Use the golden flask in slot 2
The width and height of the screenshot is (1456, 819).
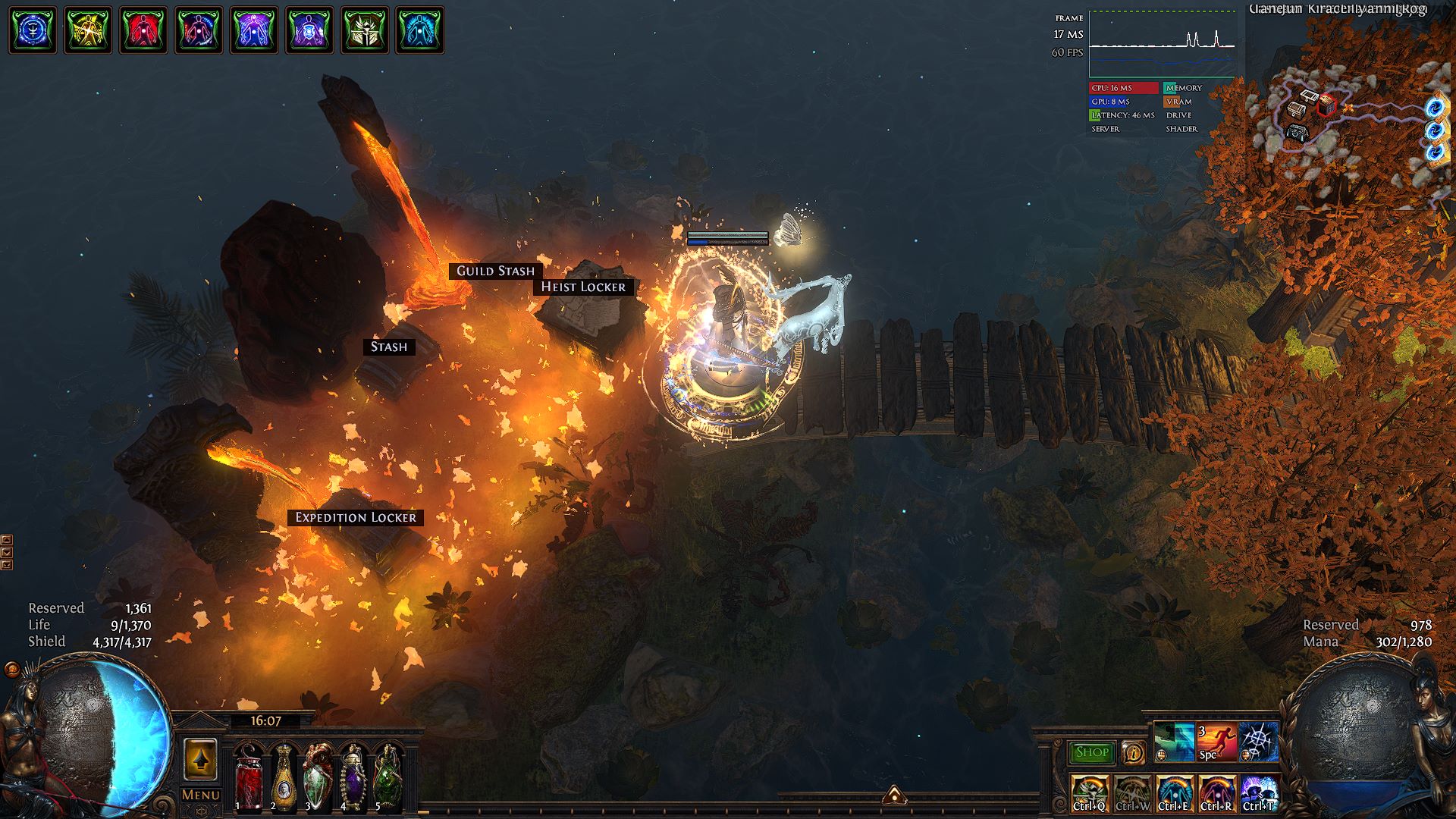[283, 777]
